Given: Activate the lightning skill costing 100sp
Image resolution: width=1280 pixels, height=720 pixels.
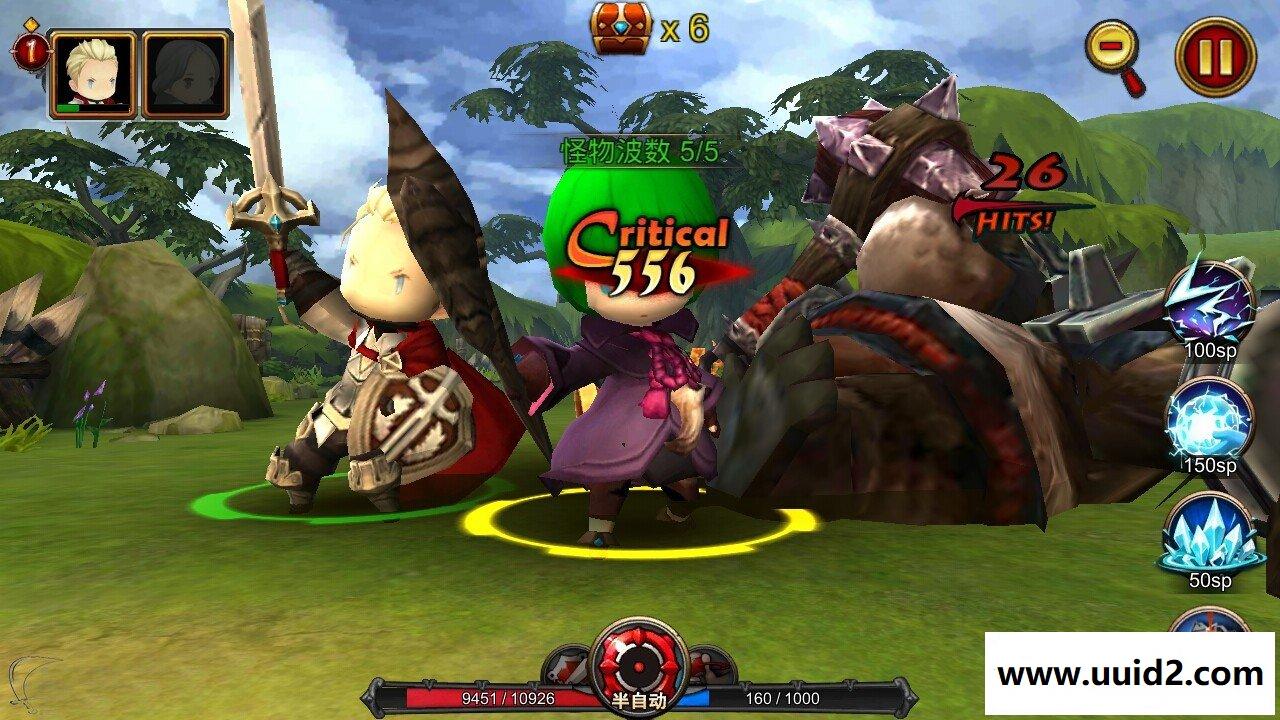Looking at the screenshot, I should coord(1210,301).
